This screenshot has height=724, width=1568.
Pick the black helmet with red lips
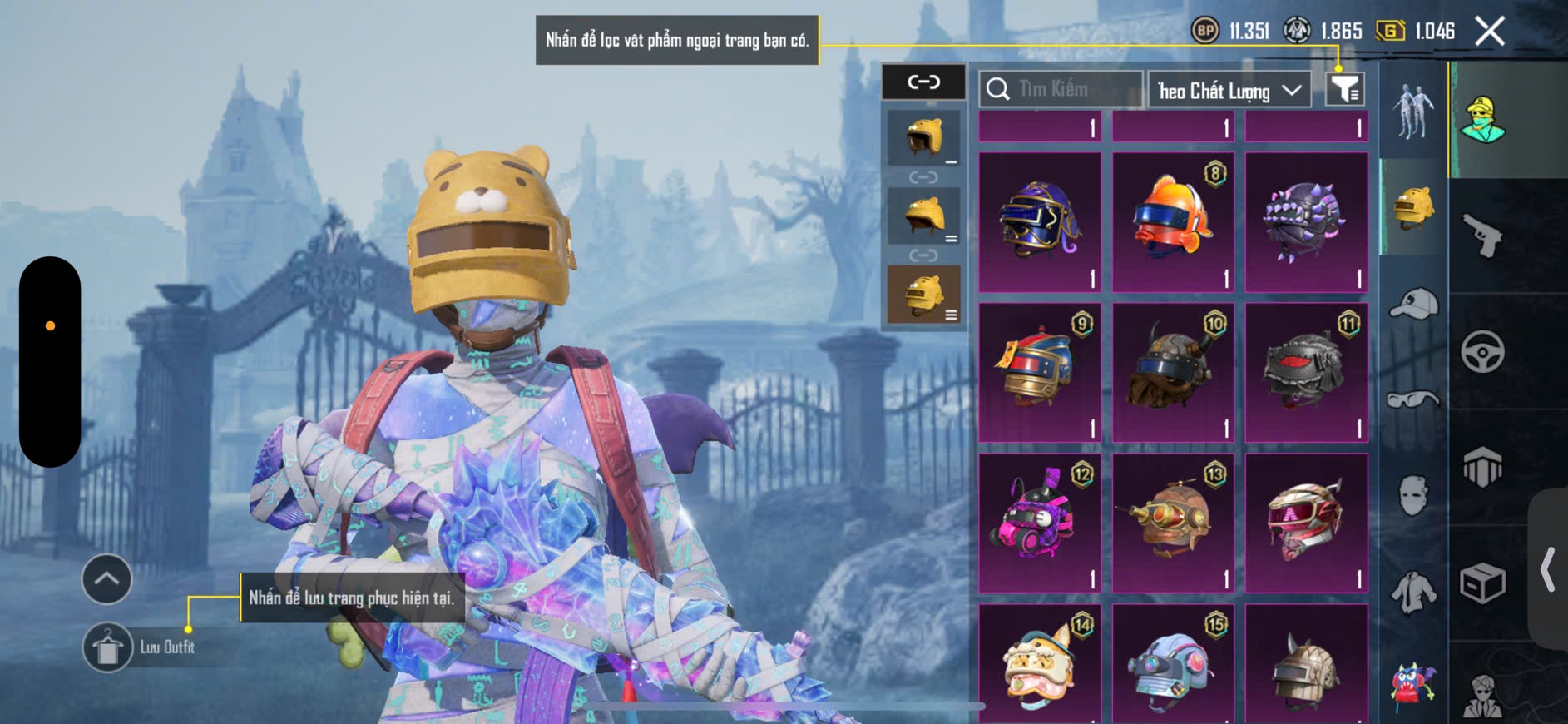click(x=1306, y=372)
